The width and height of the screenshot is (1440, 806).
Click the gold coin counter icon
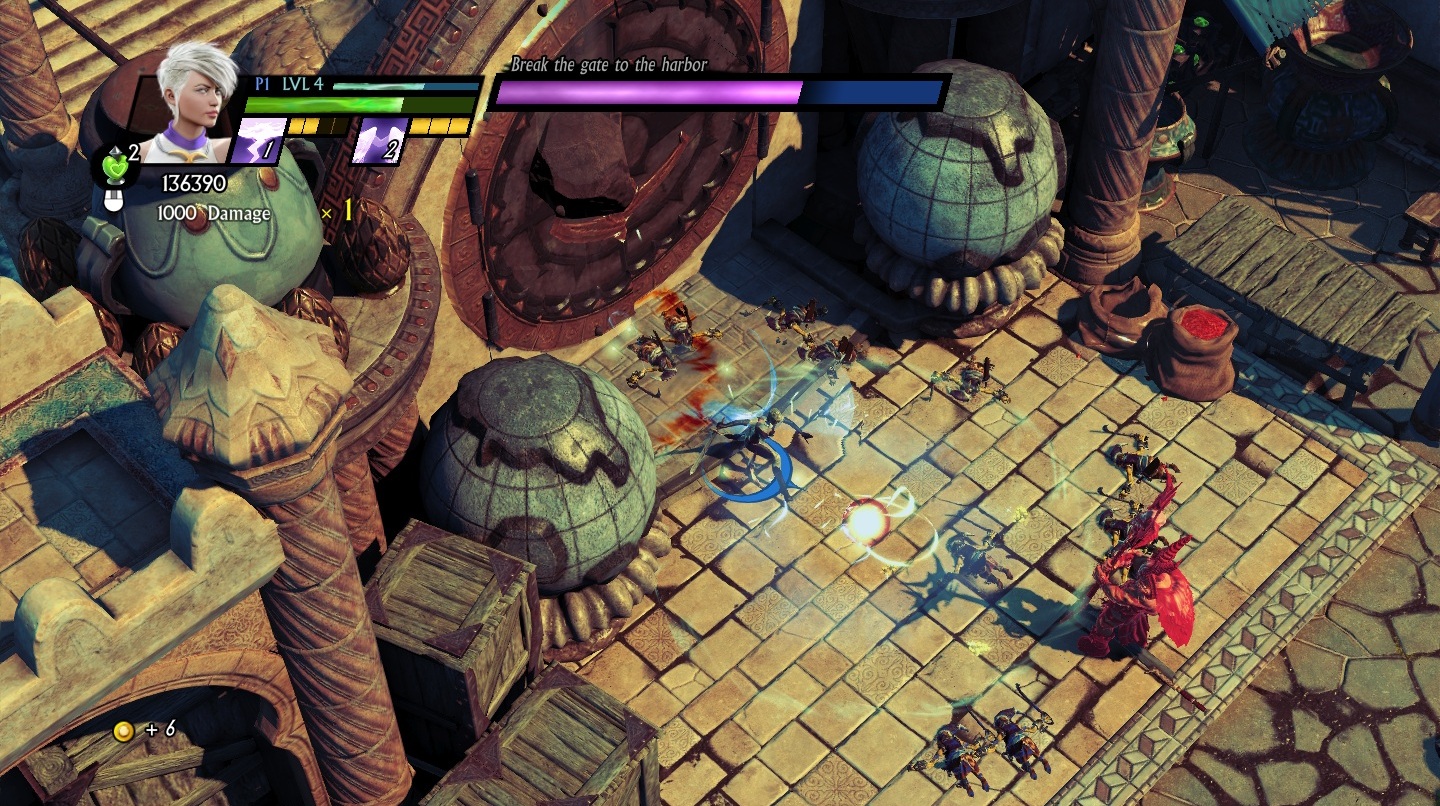123,731
